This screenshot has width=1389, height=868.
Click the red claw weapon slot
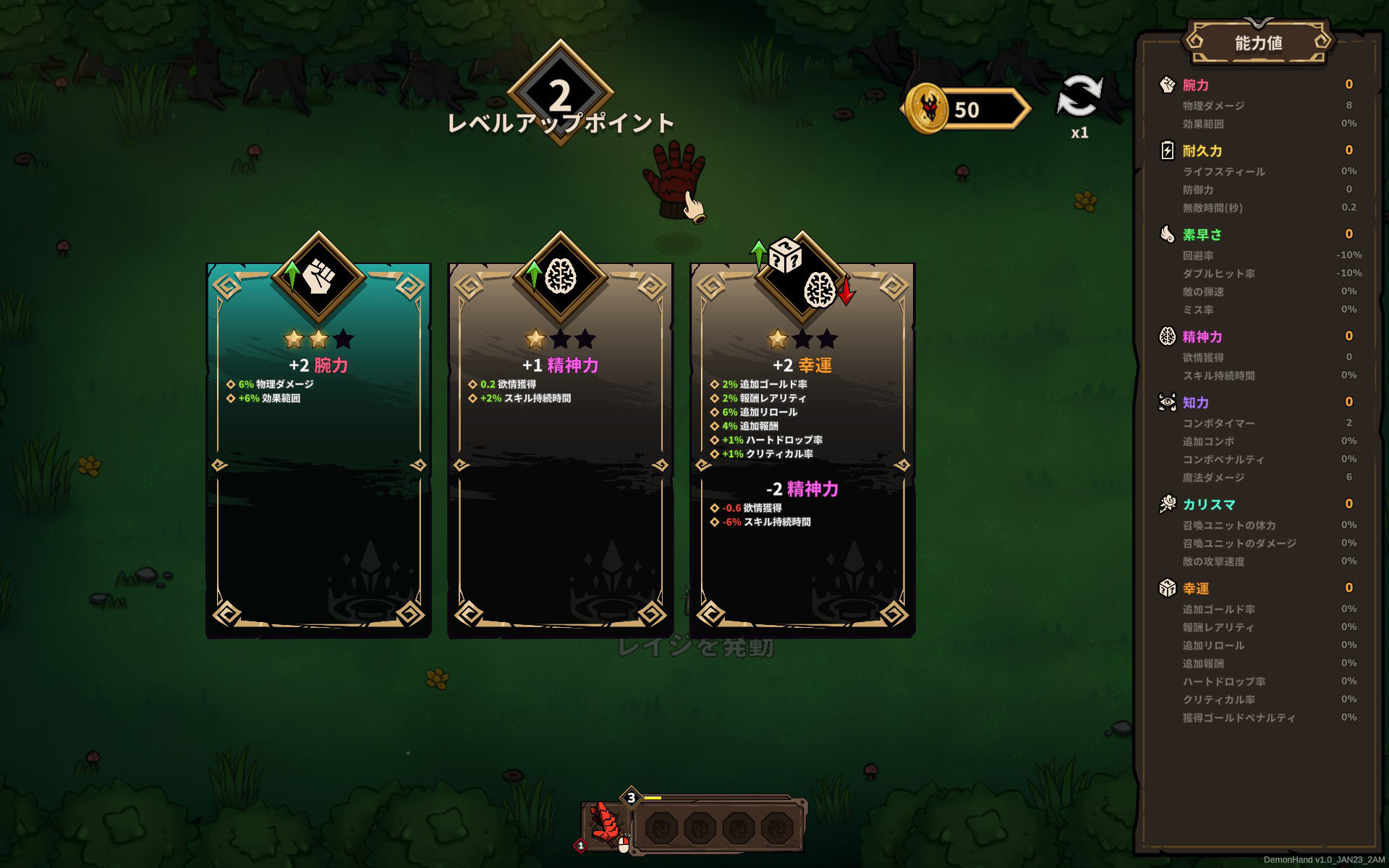click(x=606, y=823)
